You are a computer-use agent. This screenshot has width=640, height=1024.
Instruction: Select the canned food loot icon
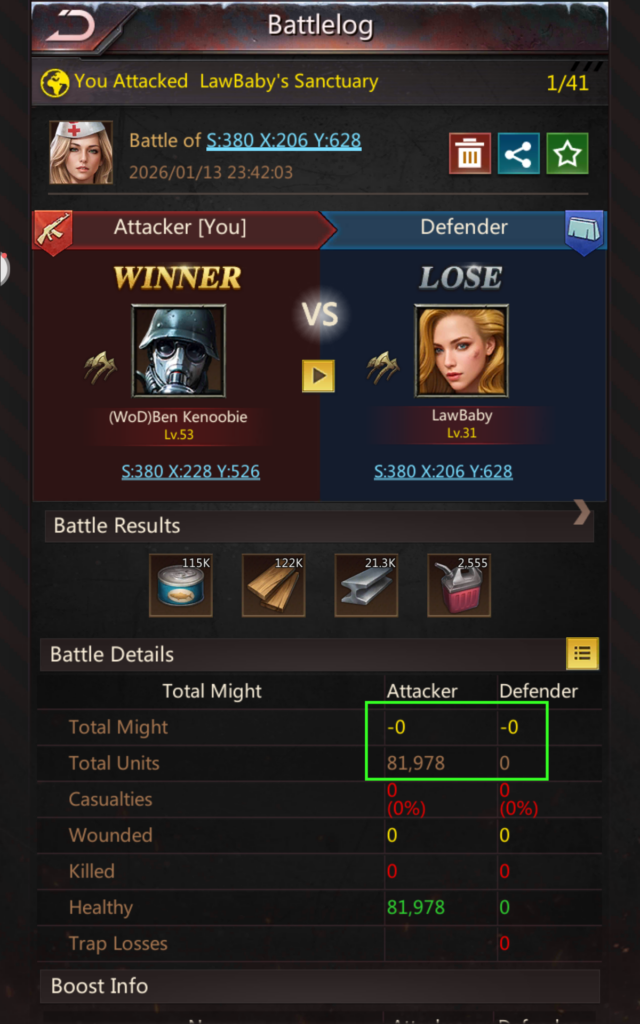pyautogui.click(x=180, y=585)
